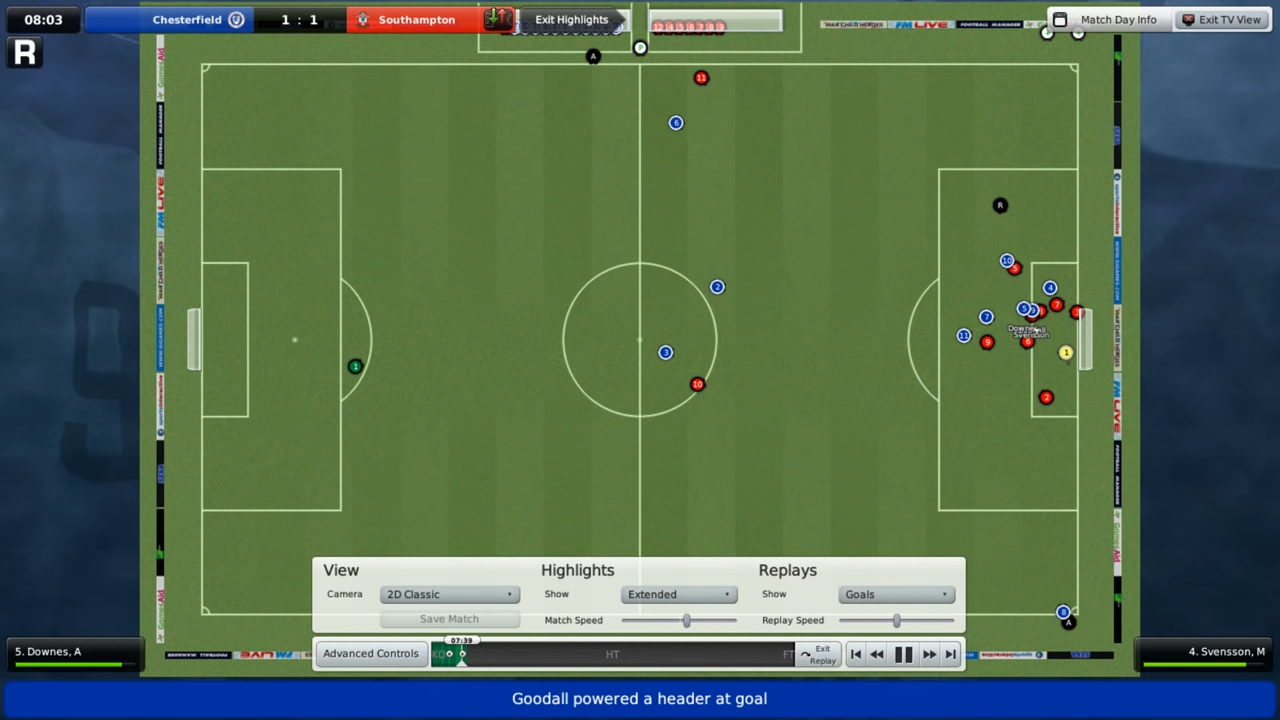Jump back to the start of the highlight
1280x720 pixels.
click(x=856, y=654)
